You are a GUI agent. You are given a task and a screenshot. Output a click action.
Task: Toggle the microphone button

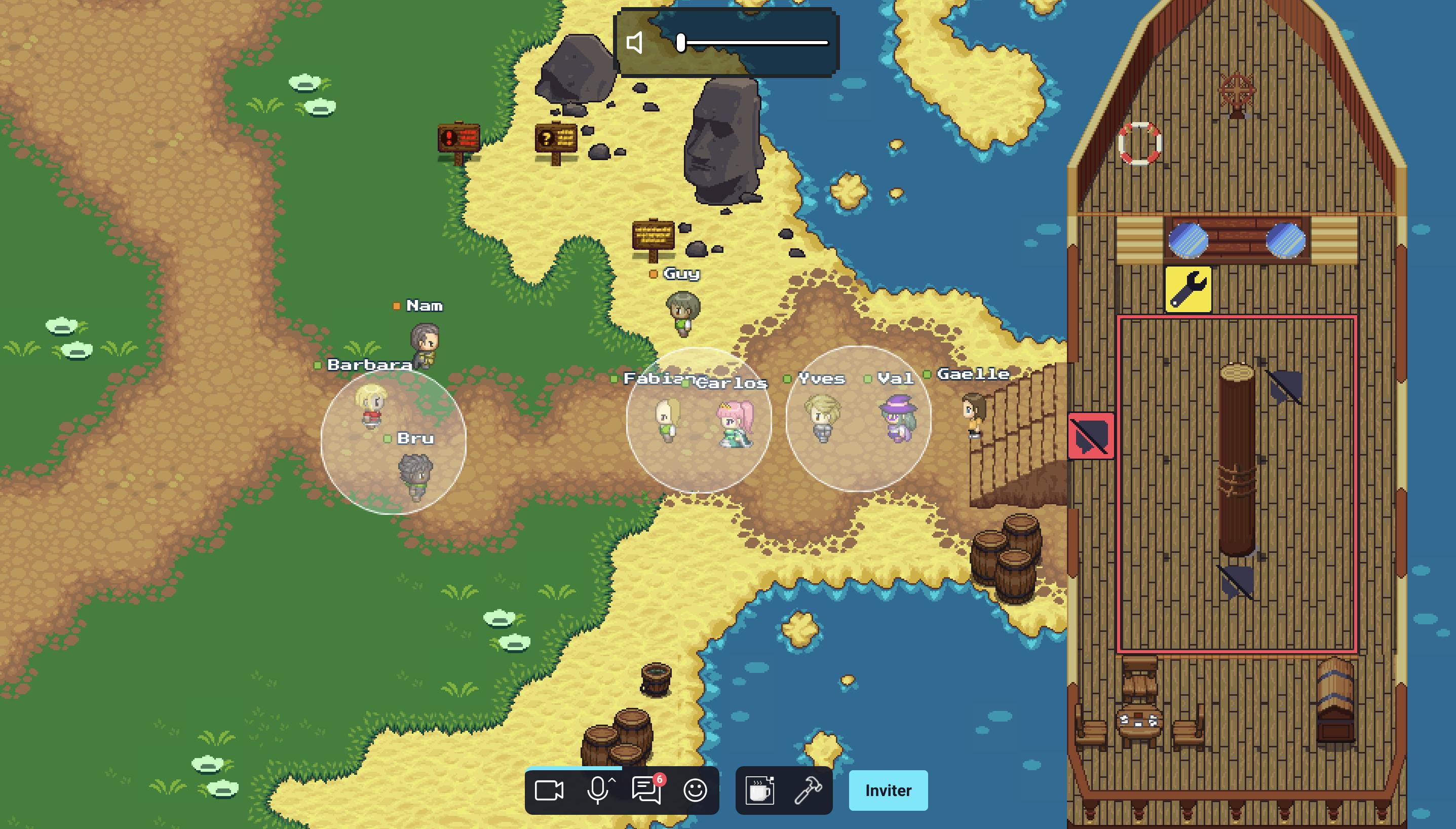coord(598,790)
